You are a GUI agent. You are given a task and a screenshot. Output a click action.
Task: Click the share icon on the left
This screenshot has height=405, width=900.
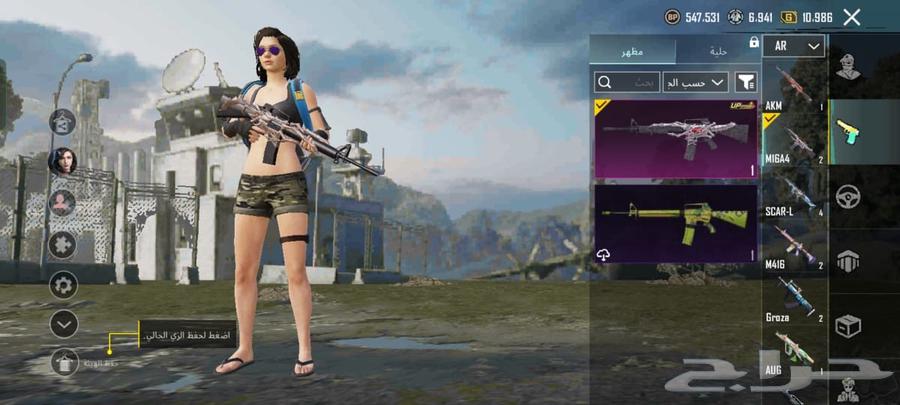point(64,121)
